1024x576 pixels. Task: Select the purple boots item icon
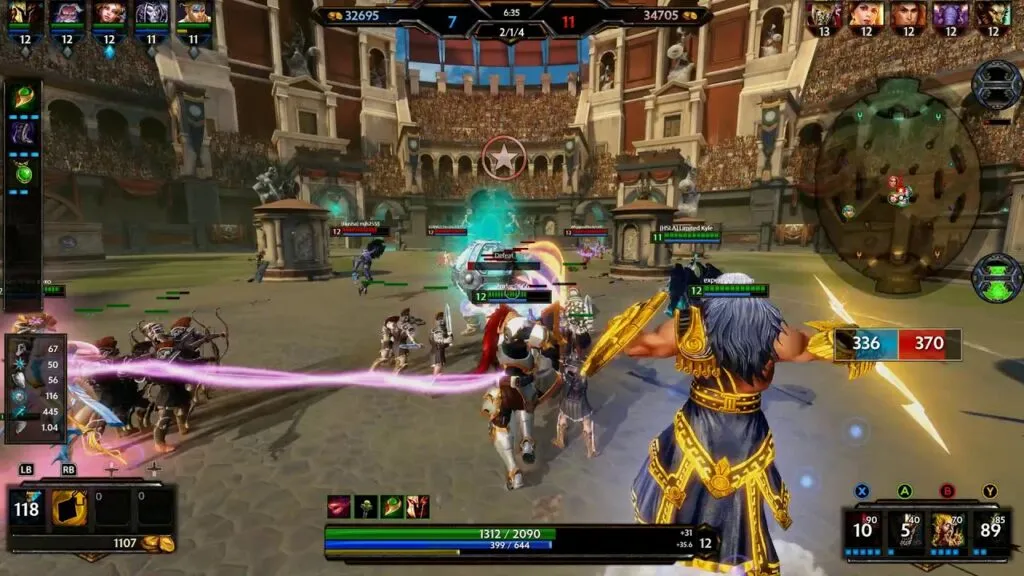(x=23, y=134)
